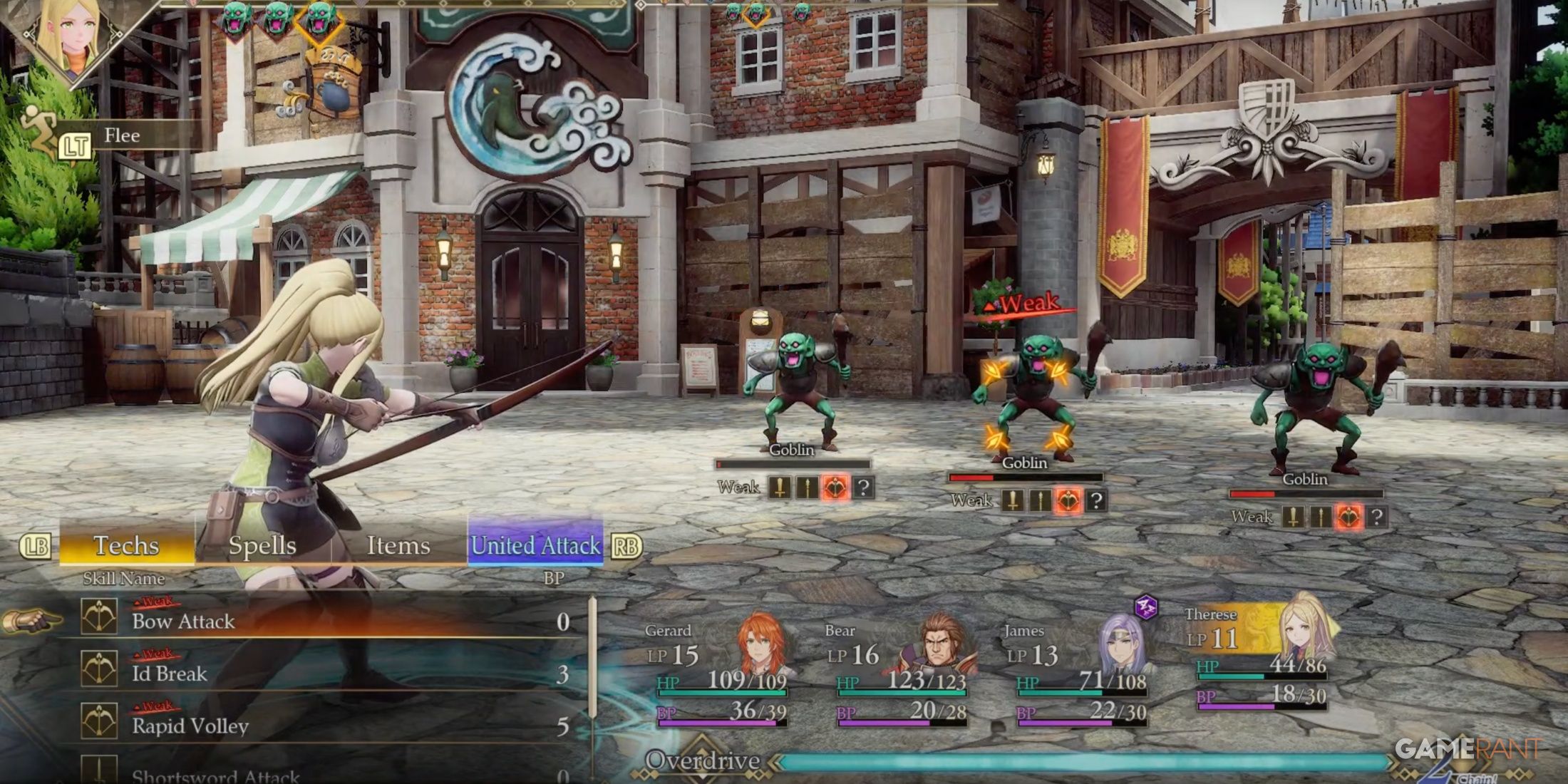Open the Items tab

(398, 546)
